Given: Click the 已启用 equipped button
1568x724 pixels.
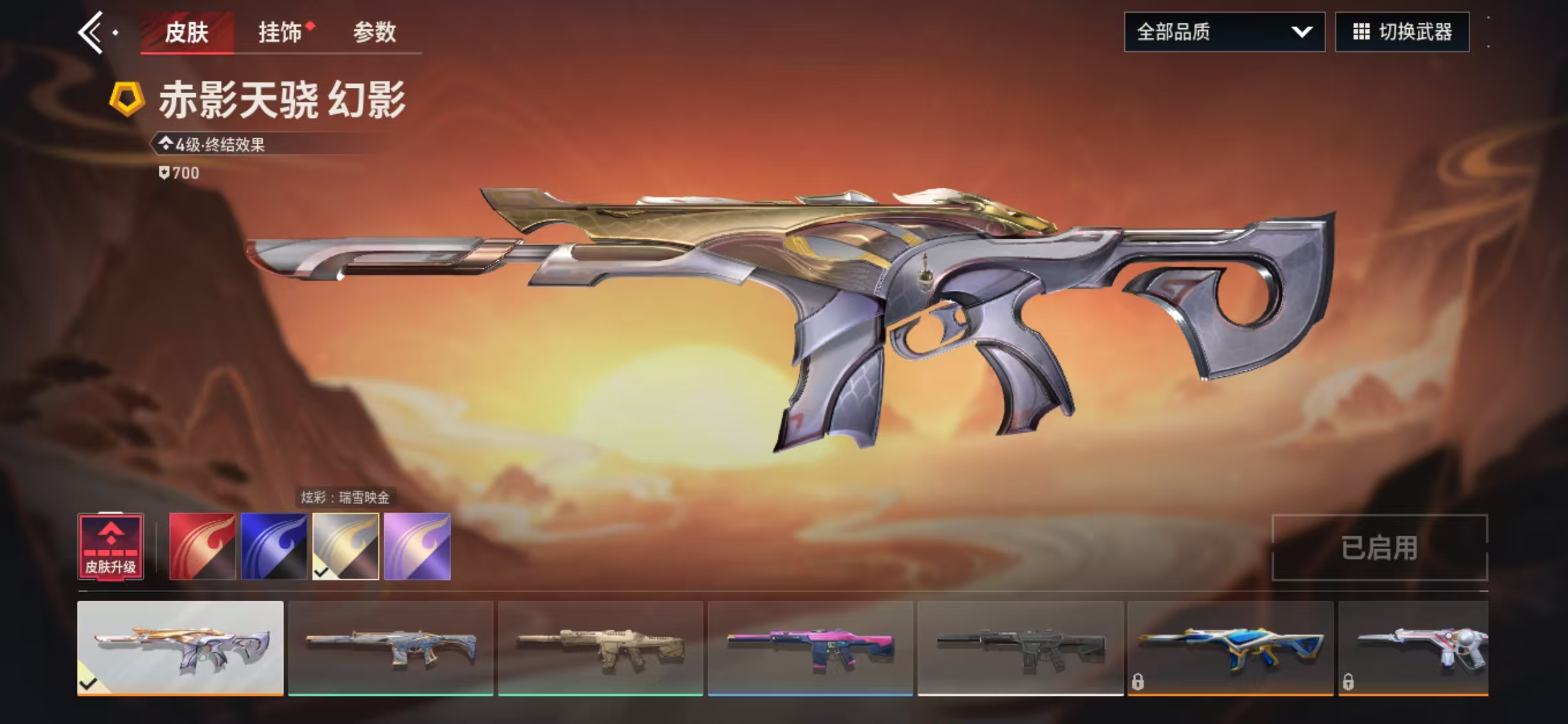Looking at the screenshot, I should pyautogui.click(x=1379, y=548).
